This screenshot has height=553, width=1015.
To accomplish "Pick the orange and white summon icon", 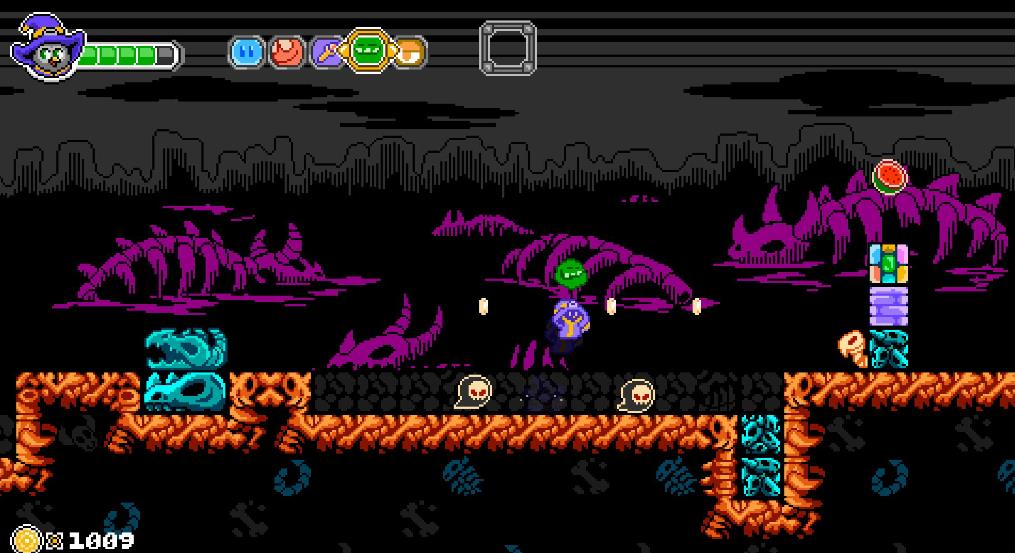I will (x=409, y=51).
